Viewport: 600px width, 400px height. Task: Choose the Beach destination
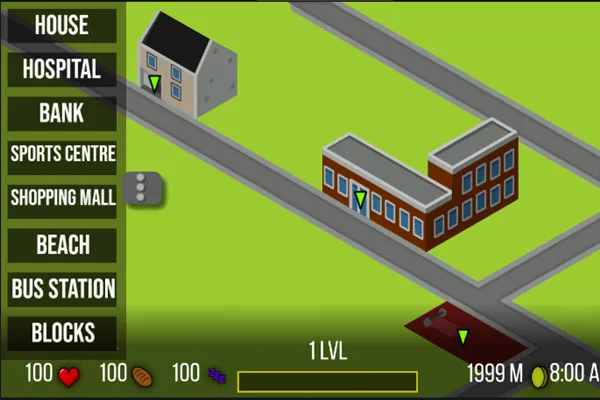(x=62, y=245)
